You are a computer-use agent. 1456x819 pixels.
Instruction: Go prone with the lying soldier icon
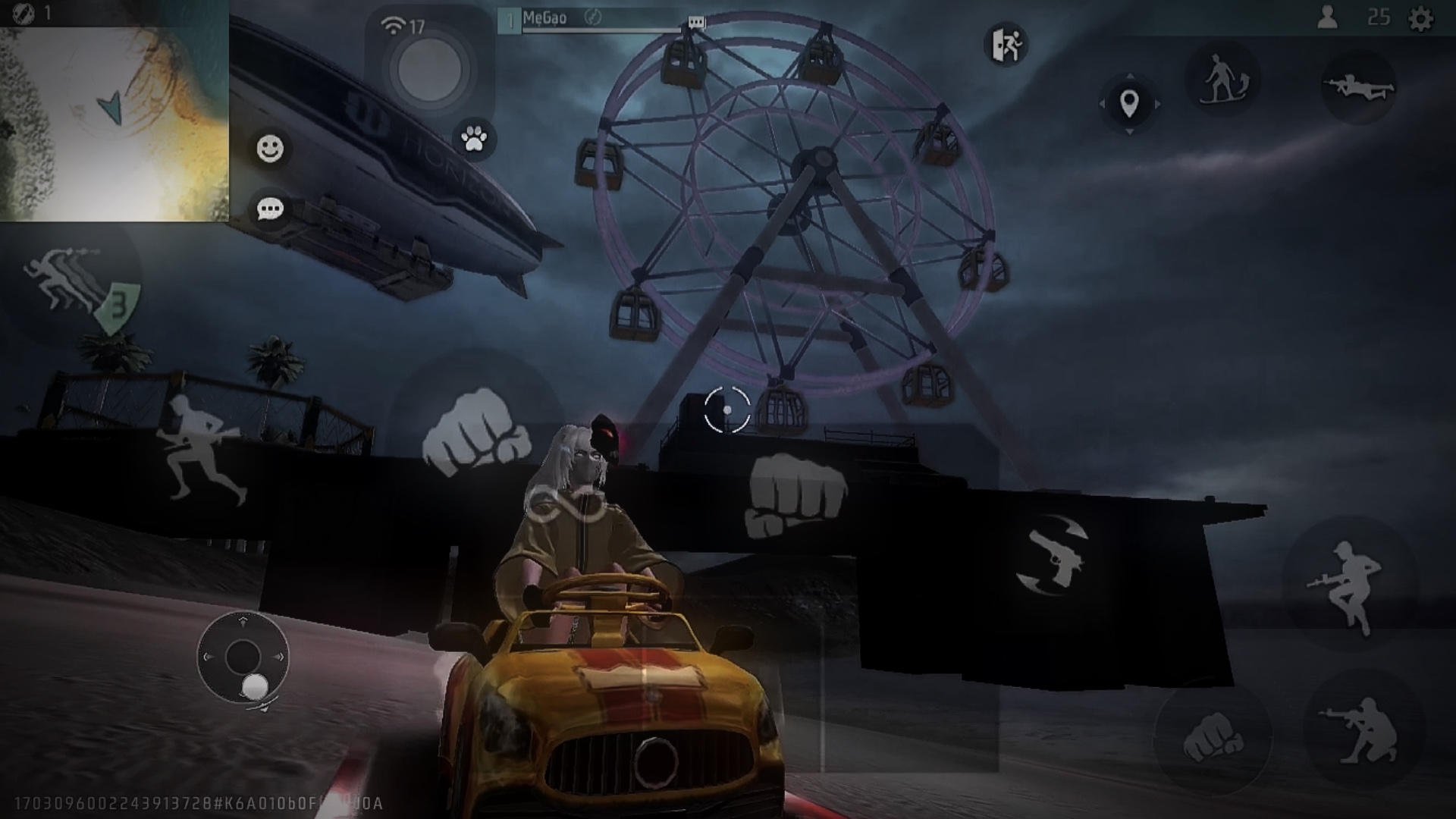pyautogui.click(x=1358, y=88)
